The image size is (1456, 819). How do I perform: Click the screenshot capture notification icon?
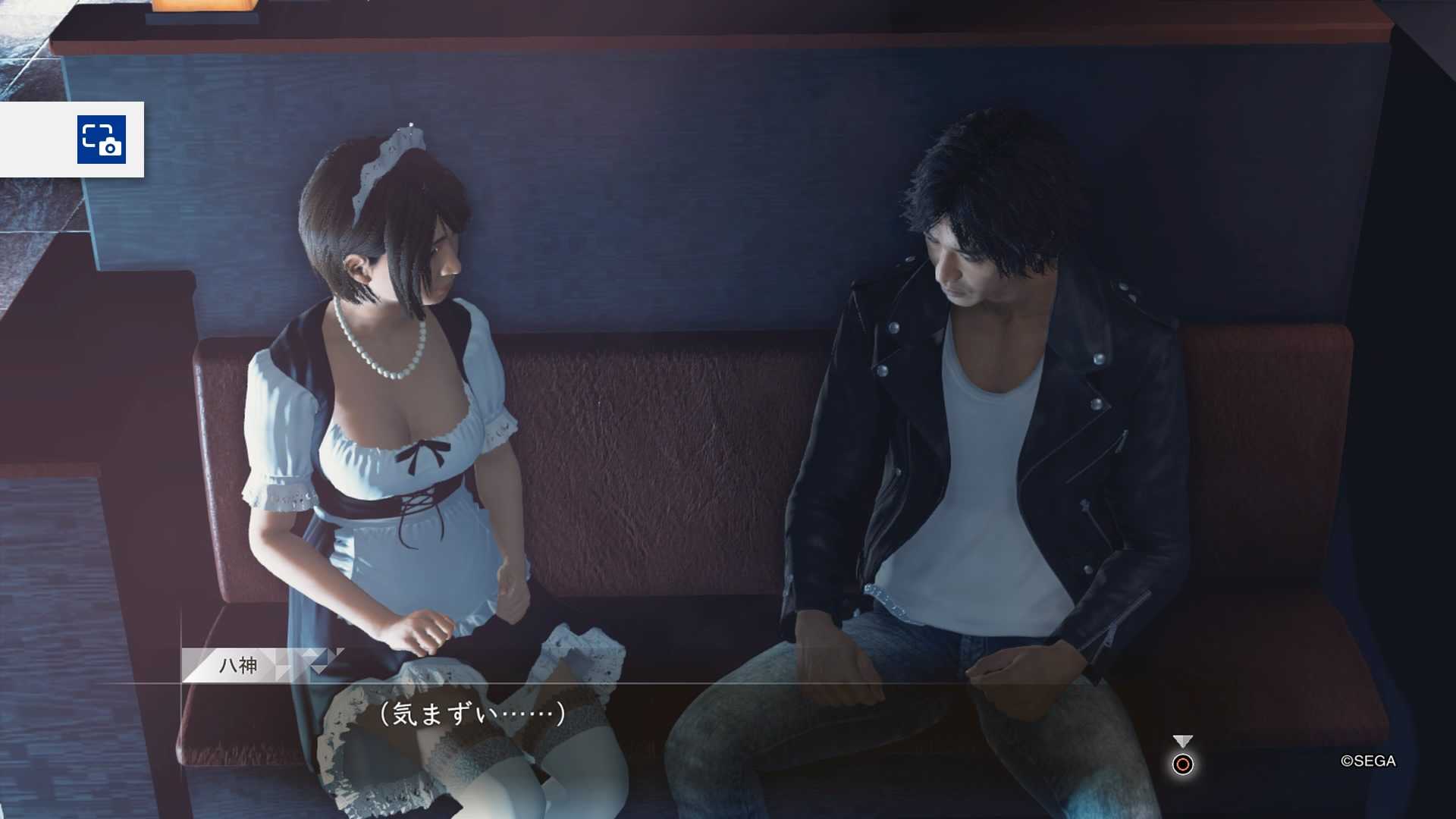[x=102, y=140]
